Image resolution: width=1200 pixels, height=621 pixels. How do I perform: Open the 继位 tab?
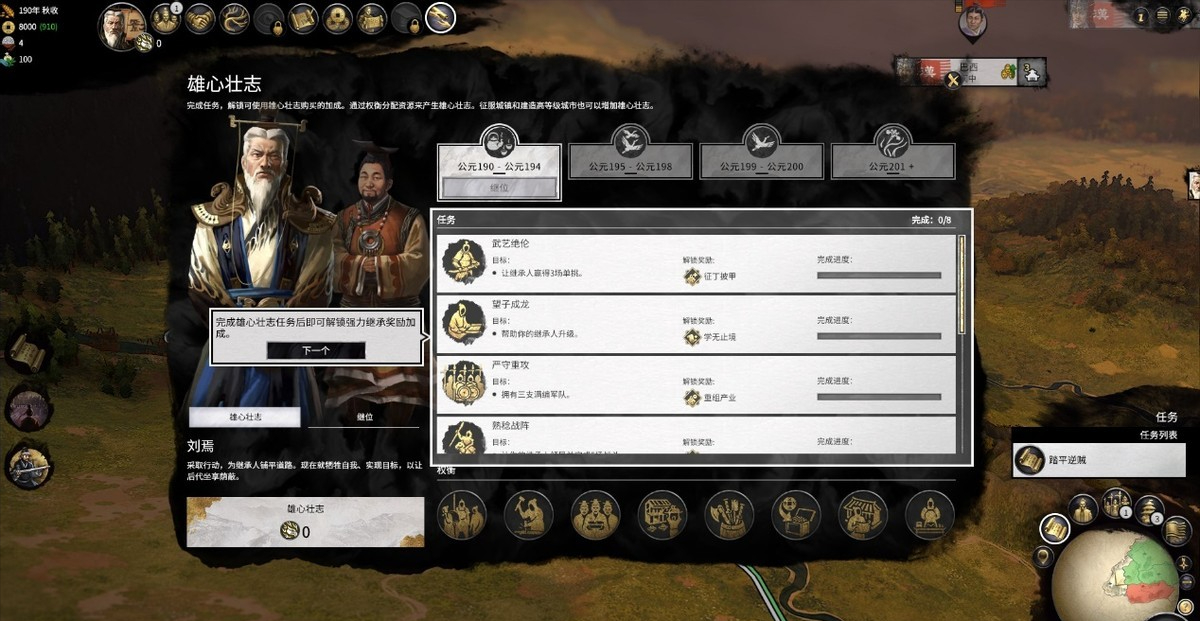pos(364,417)
